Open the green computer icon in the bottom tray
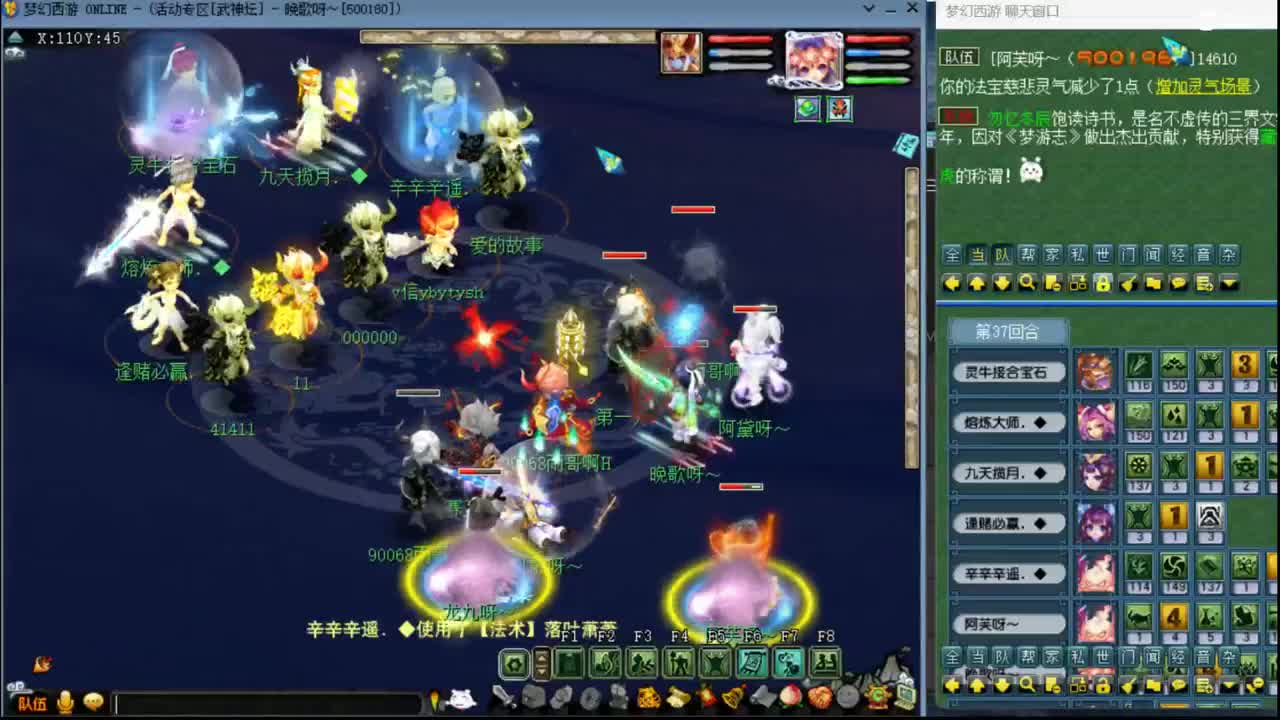This screenshot has height=720, width=1280. click(x=906, y=695)
